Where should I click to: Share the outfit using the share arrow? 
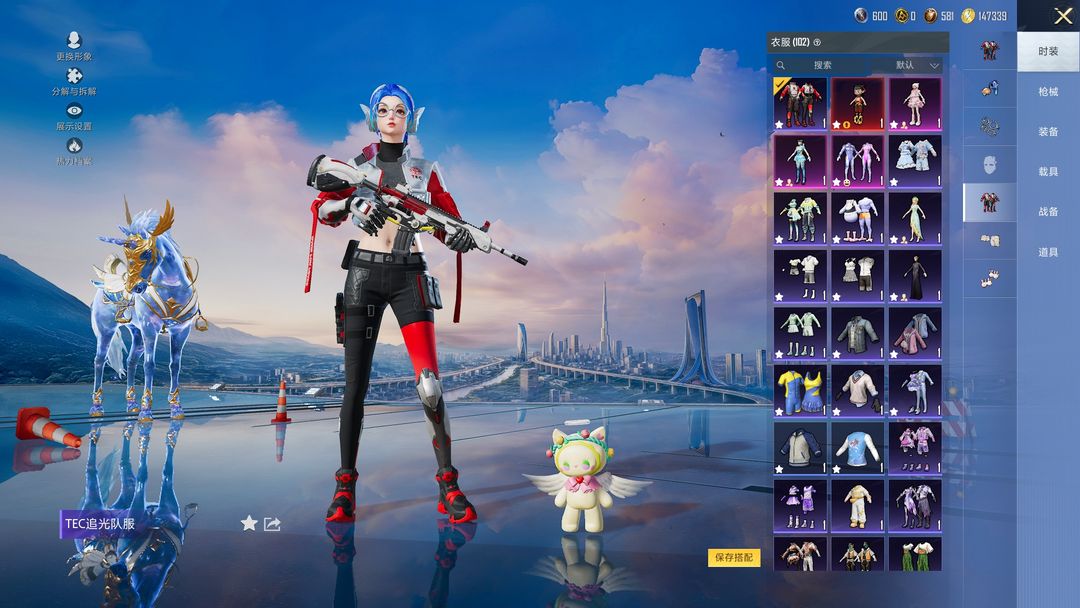click(272, 523)
